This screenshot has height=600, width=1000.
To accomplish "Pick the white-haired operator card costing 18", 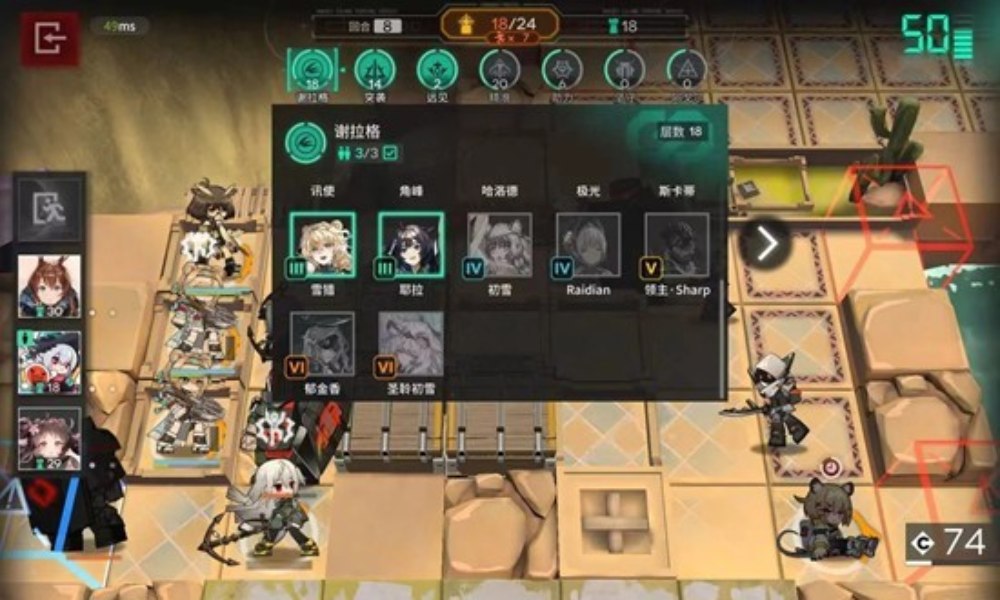I will (49, 363).
